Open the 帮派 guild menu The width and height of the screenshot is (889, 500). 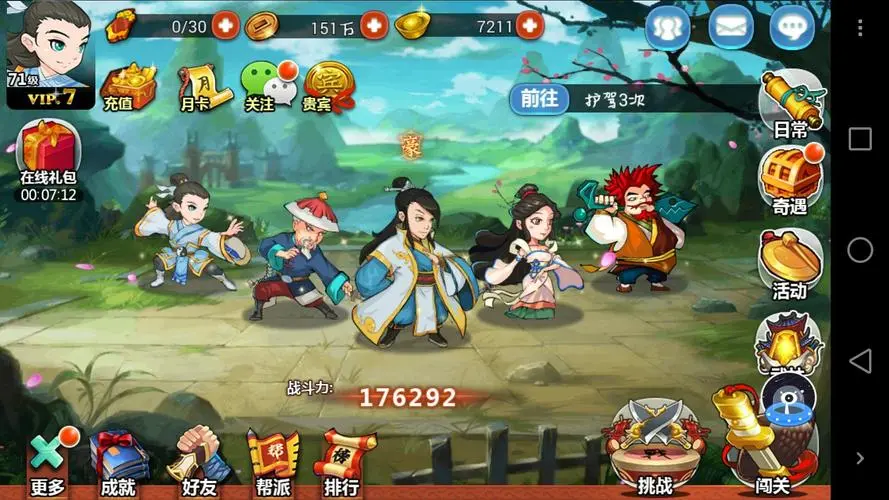pyautogui.click(x=272, y=462)
